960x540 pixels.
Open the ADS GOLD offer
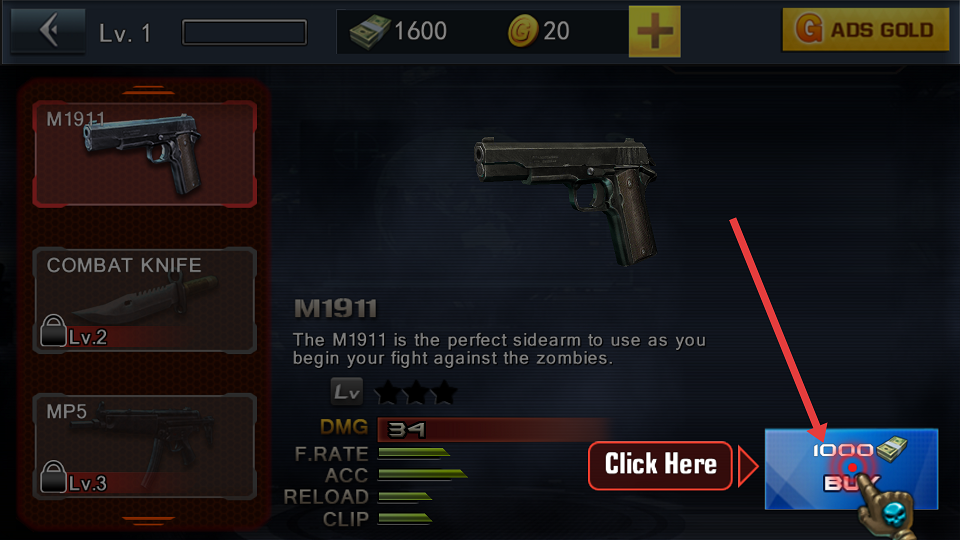coord(865,31)
